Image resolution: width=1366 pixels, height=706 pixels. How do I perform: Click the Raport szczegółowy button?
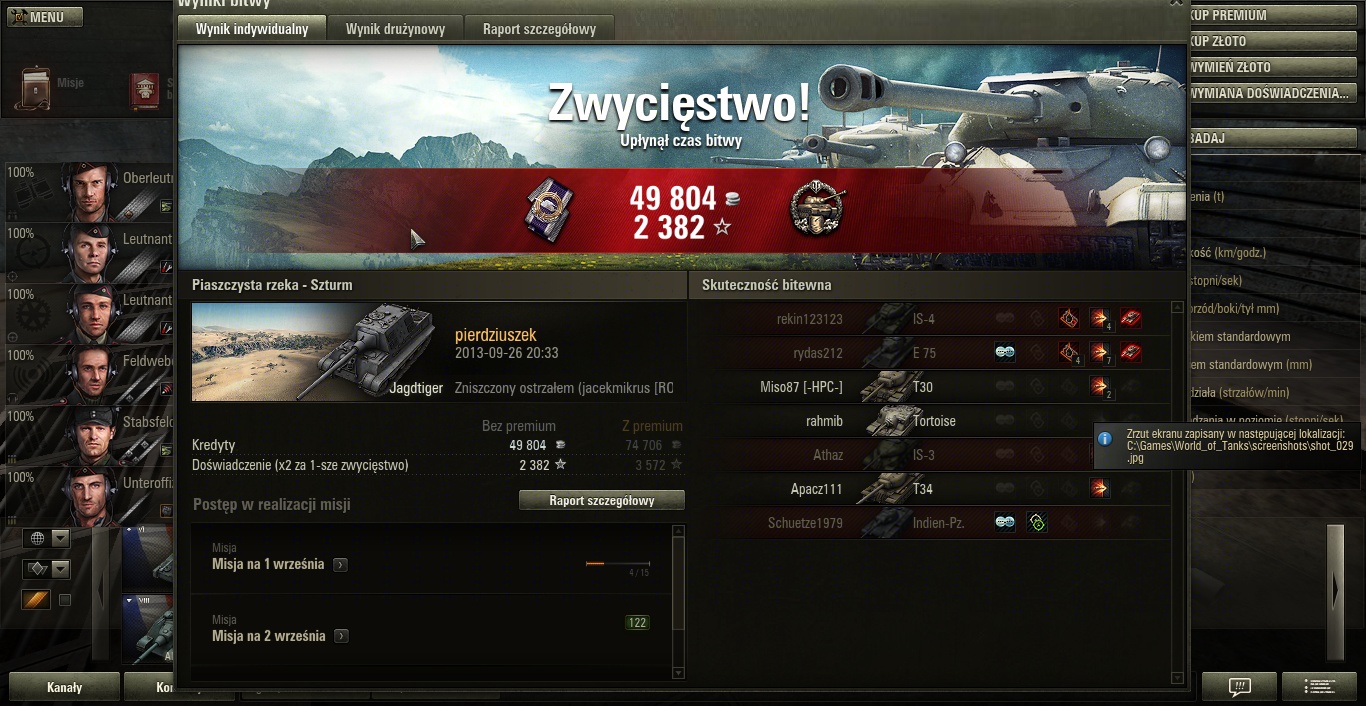tap(601, 500)
